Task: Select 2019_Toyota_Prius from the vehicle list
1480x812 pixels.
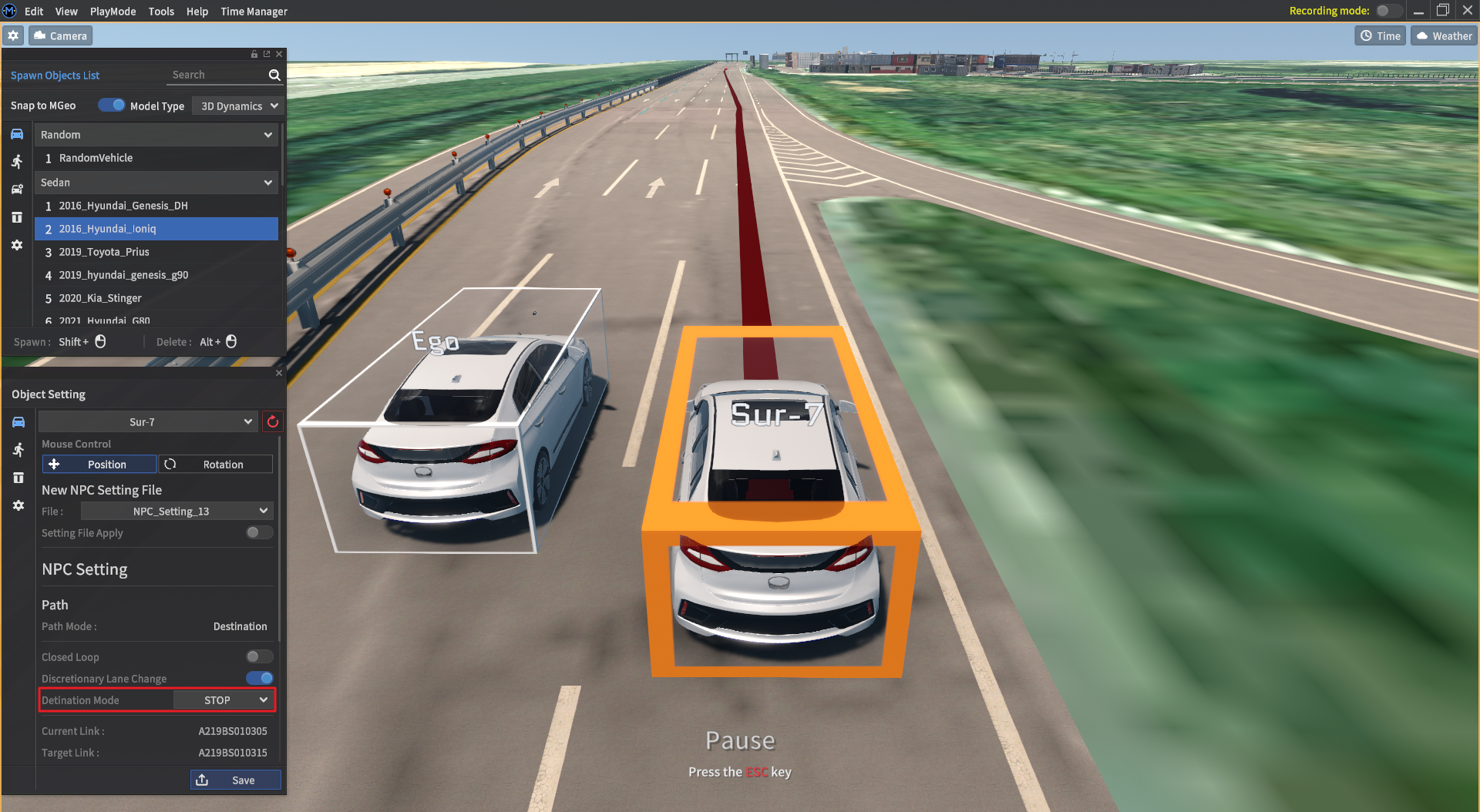Action: [104, 252]
